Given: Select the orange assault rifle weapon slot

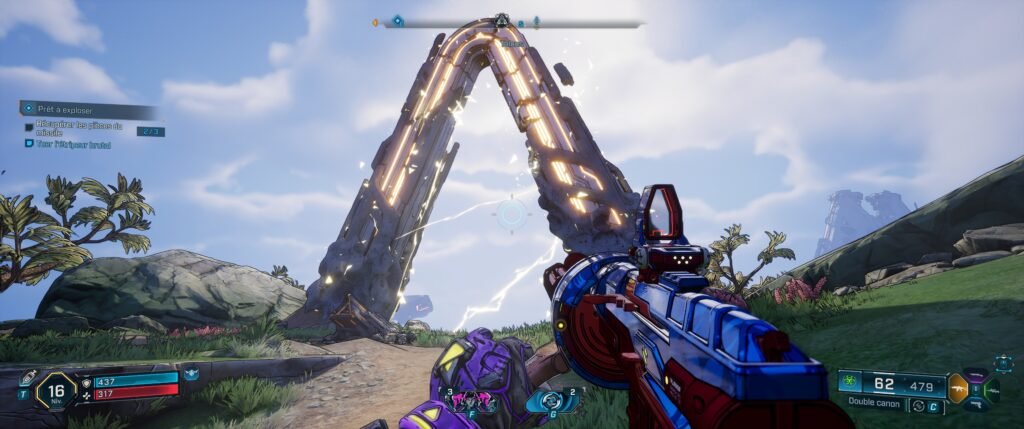Looking at the screenshot, I should click(x=957, y=387).
